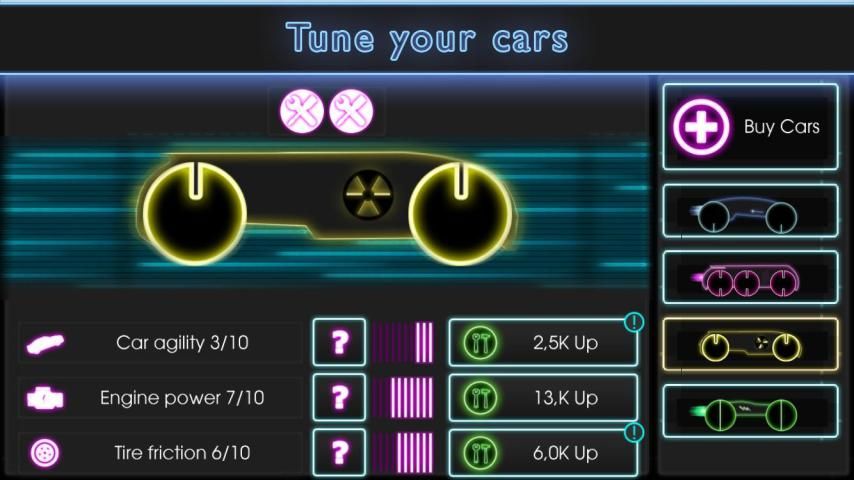Buy the 13,K engine power upgrade

click(543, 398)
